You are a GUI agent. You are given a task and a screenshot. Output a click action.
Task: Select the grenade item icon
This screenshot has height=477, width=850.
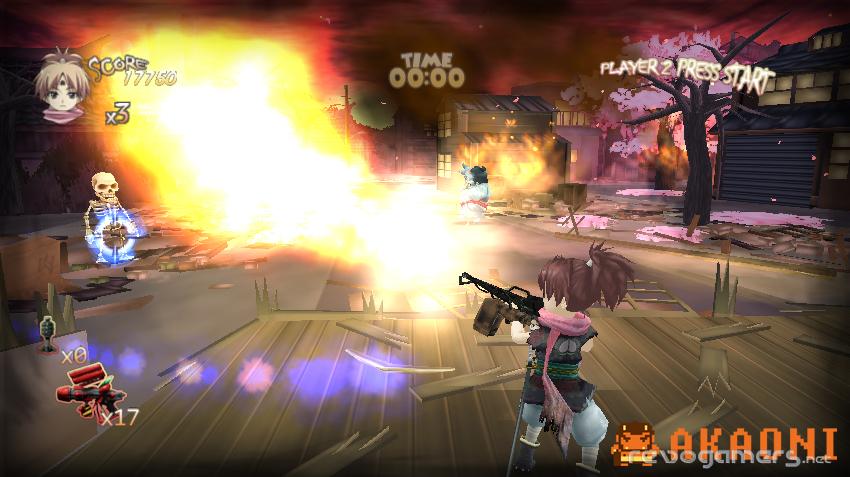(45, 335)
